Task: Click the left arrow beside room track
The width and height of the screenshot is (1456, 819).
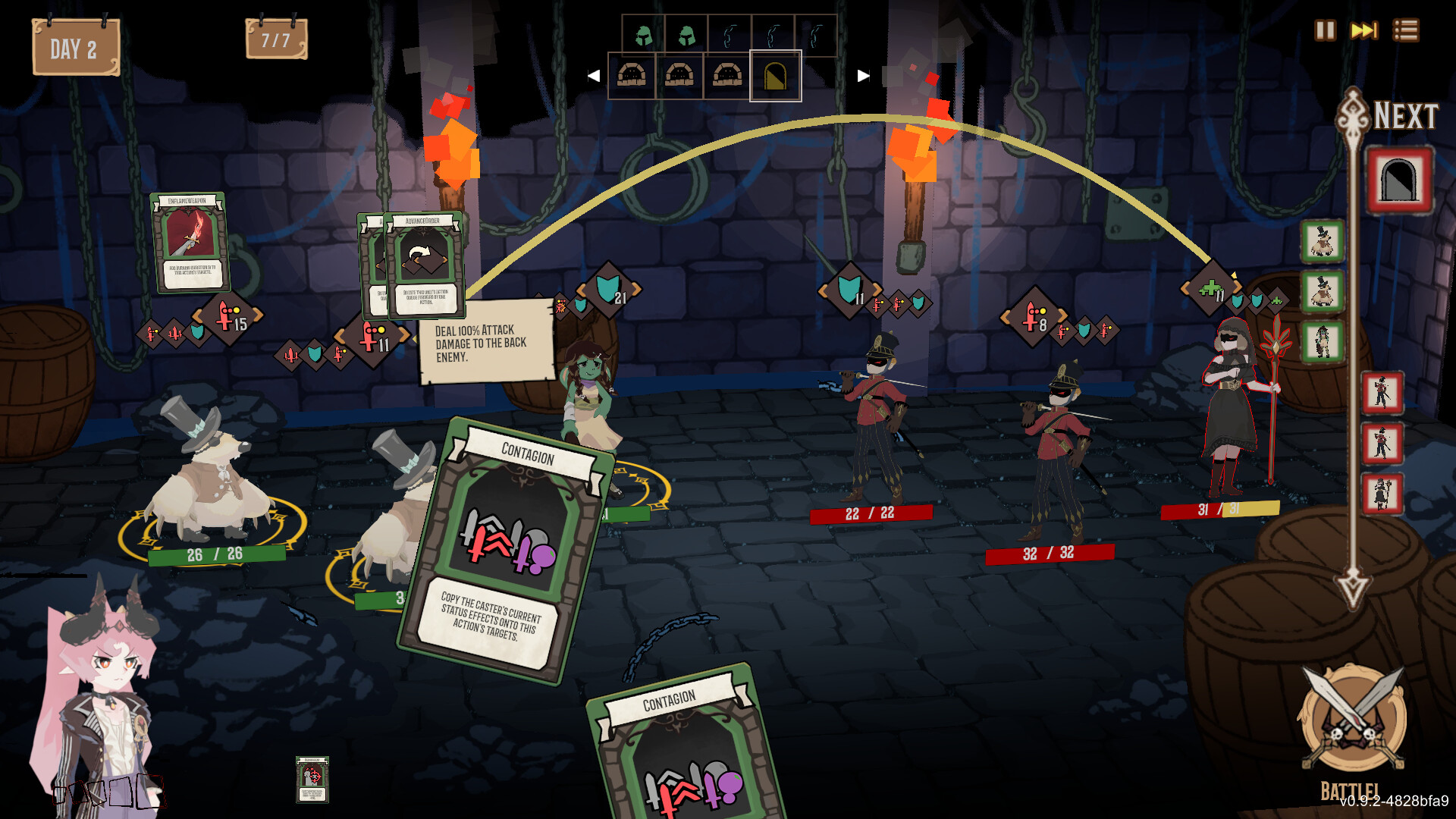Action: (x=594, y=76)
